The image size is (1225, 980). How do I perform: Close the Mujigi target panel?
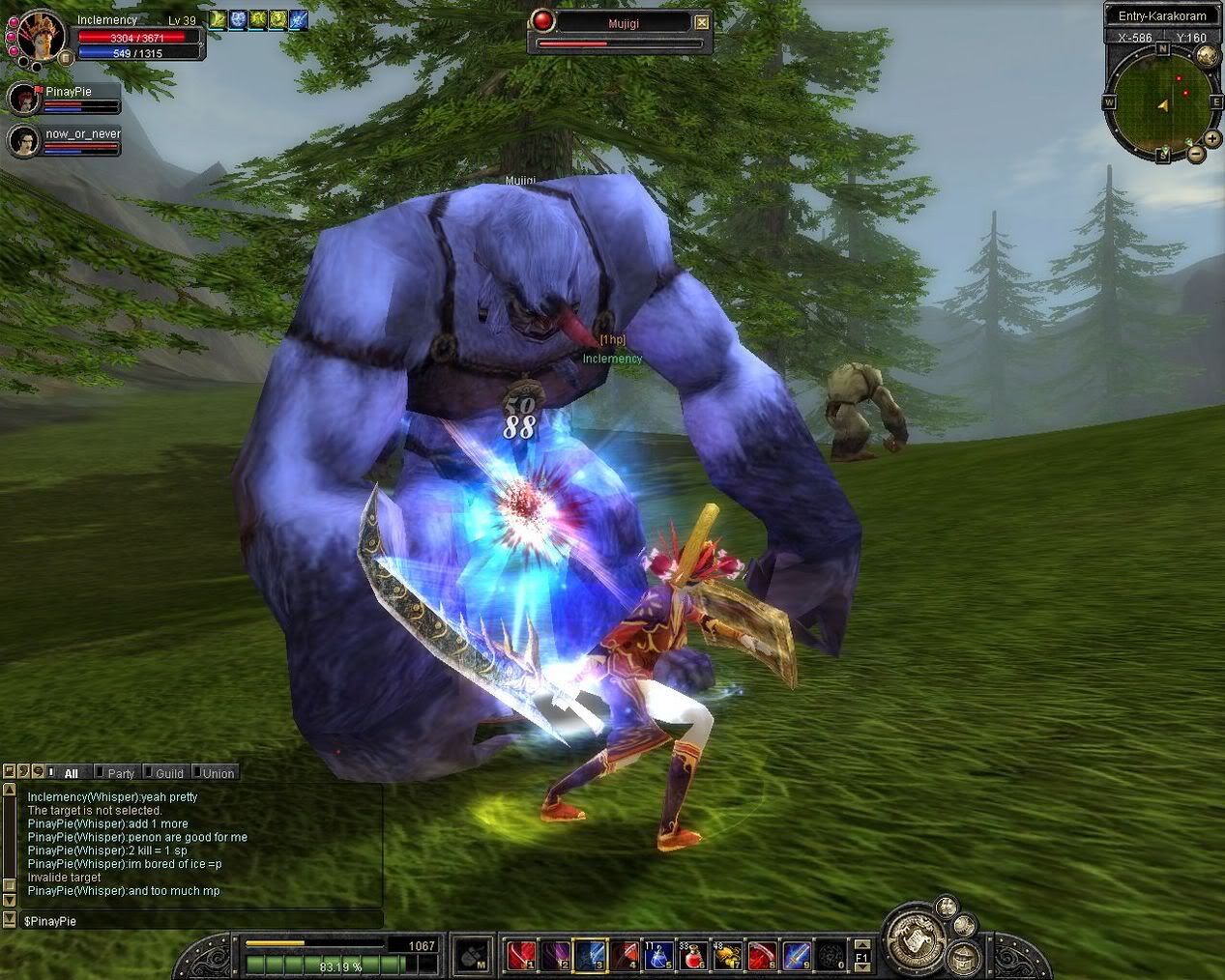(702, 23)
